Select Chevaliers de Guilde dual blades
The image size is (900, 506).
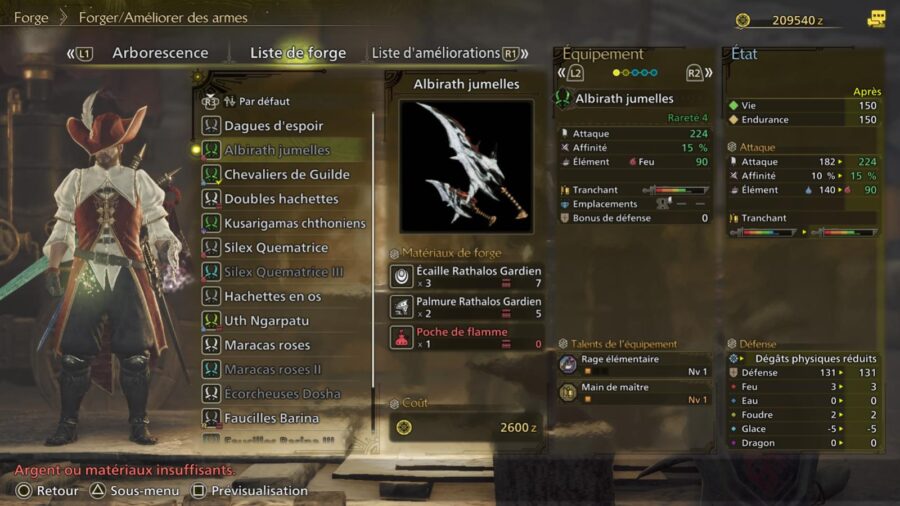click(287, 174)
